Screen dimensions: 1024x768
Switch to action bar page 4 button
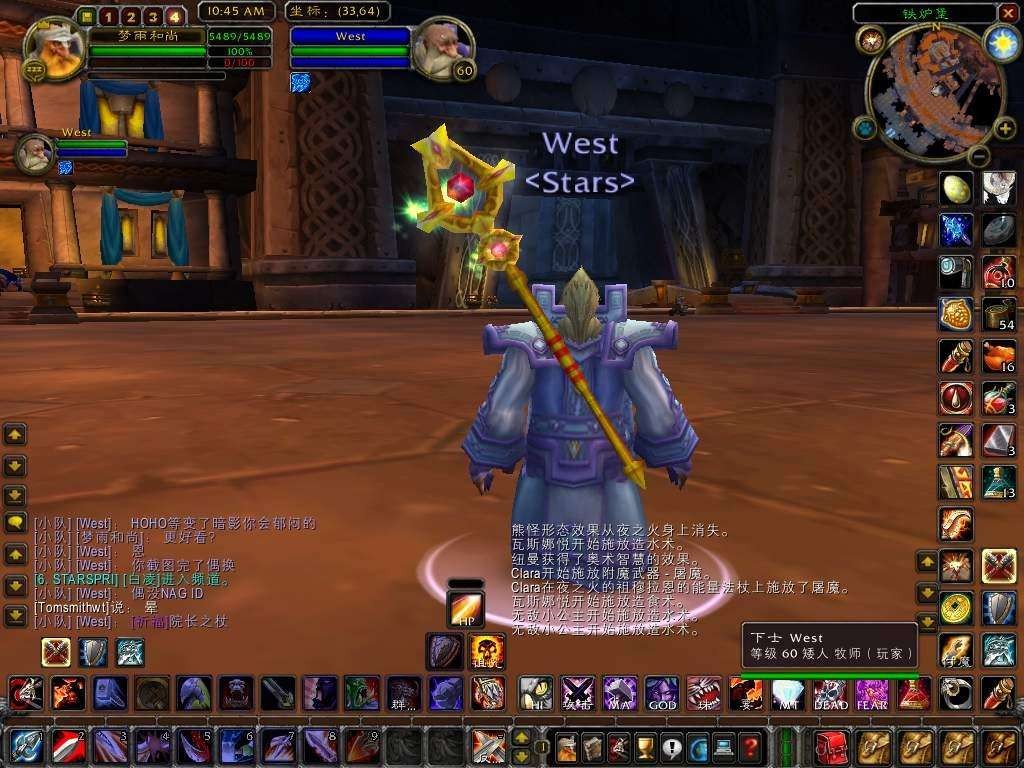tap(174, 16)
